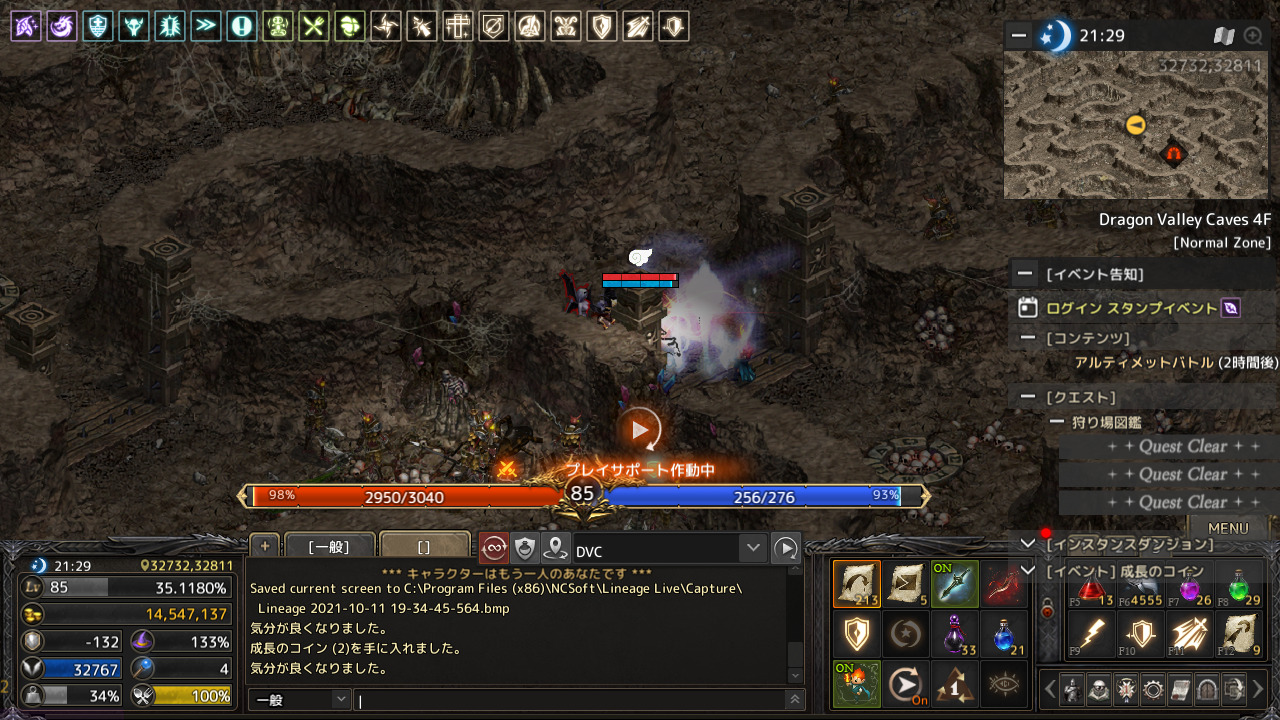Use the blue potion with 21 remaining
Viewport: 1280px width, 720px height.
[1005, 634]
